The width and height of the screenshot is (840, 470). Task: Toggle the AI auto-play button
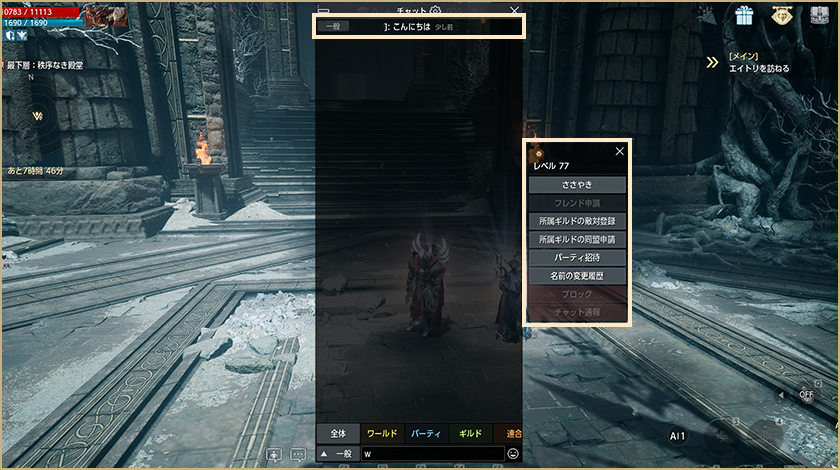[677, 436]
